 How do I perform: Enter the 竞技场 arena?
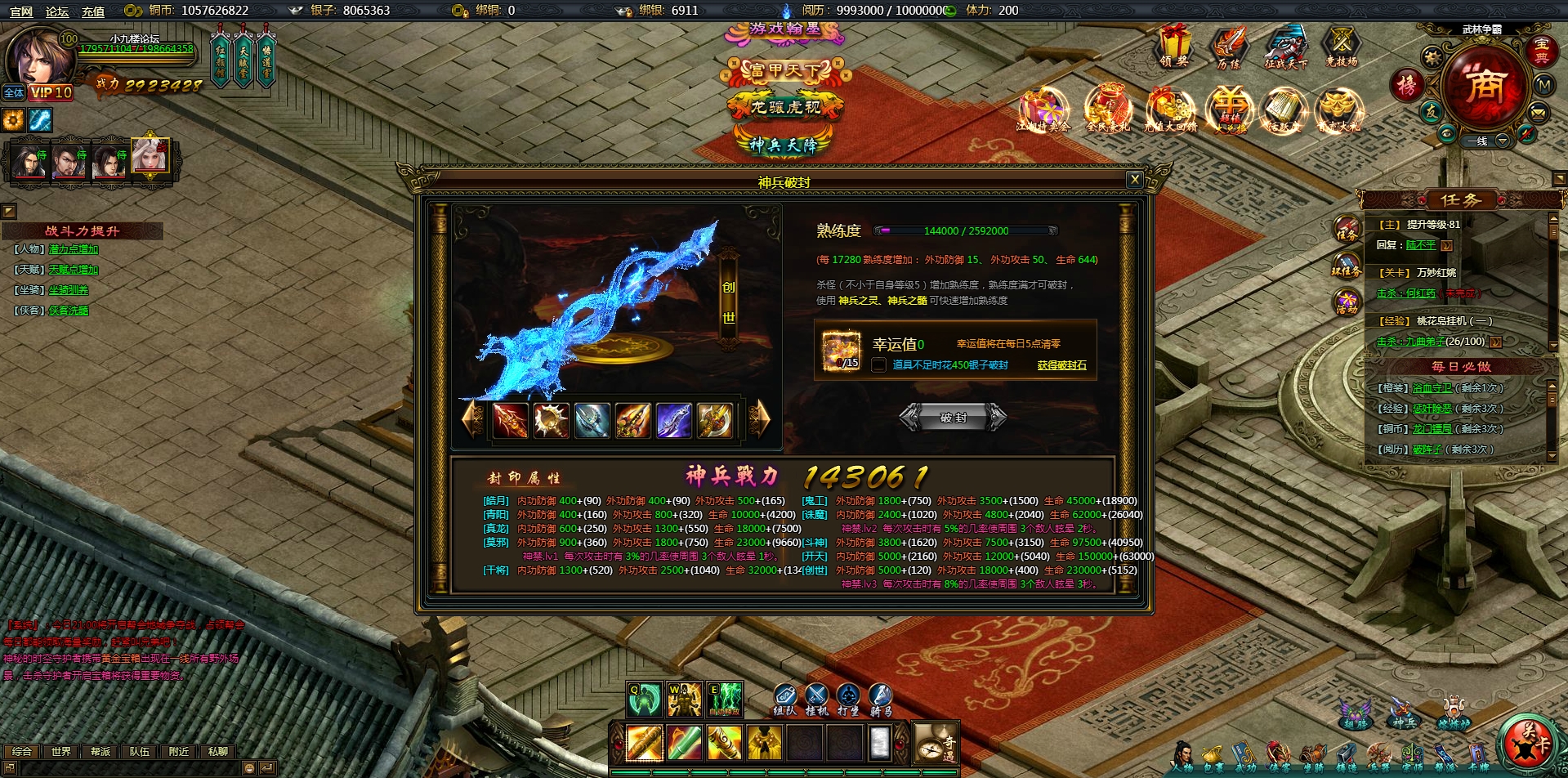coord(1341,46)
